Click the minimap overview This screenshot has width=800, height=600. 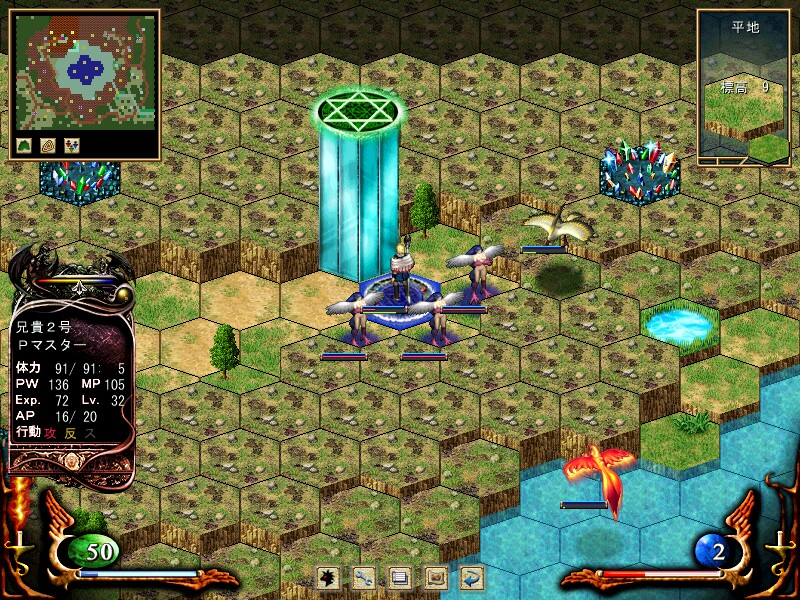click(x=85, y=72)
